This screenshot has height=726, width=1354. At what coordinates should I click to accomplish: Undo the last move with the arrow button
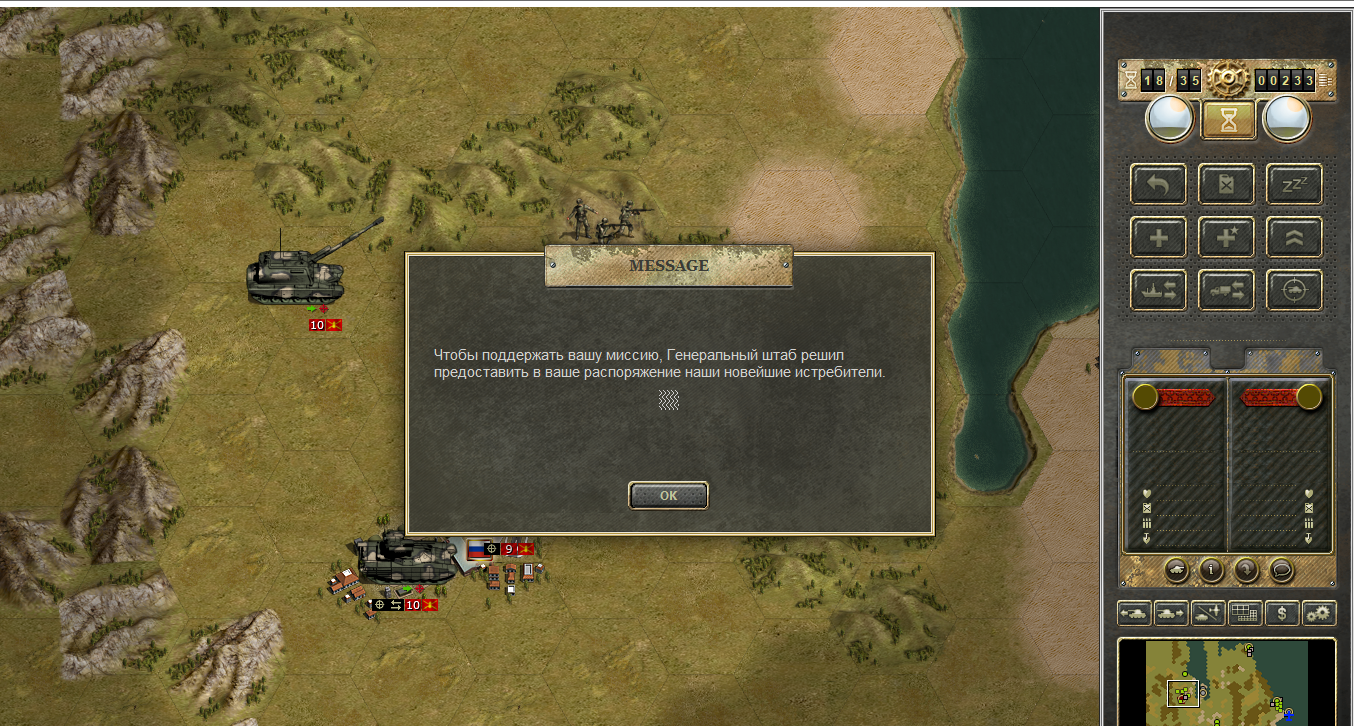click(1158, 184)
